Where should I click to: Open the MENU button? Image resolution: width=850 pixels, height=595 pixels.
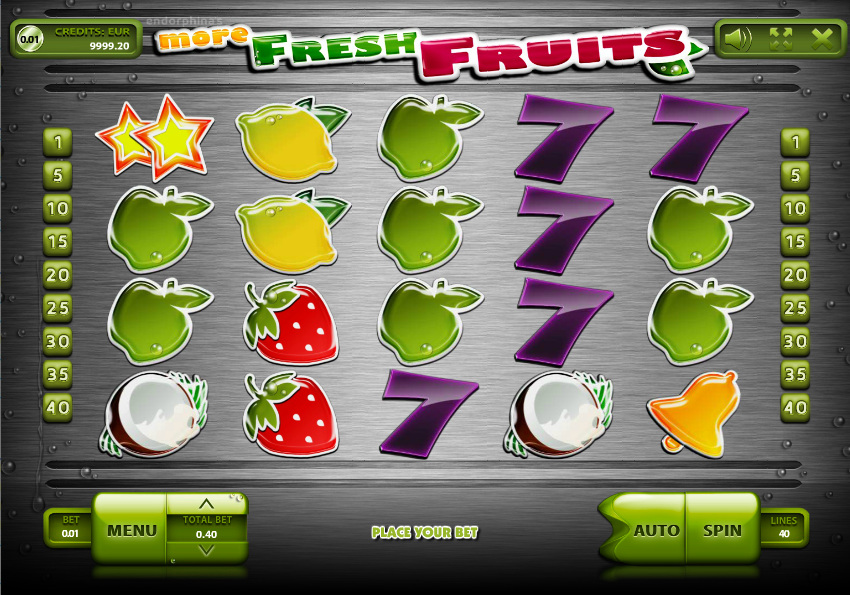coord(131,529)
